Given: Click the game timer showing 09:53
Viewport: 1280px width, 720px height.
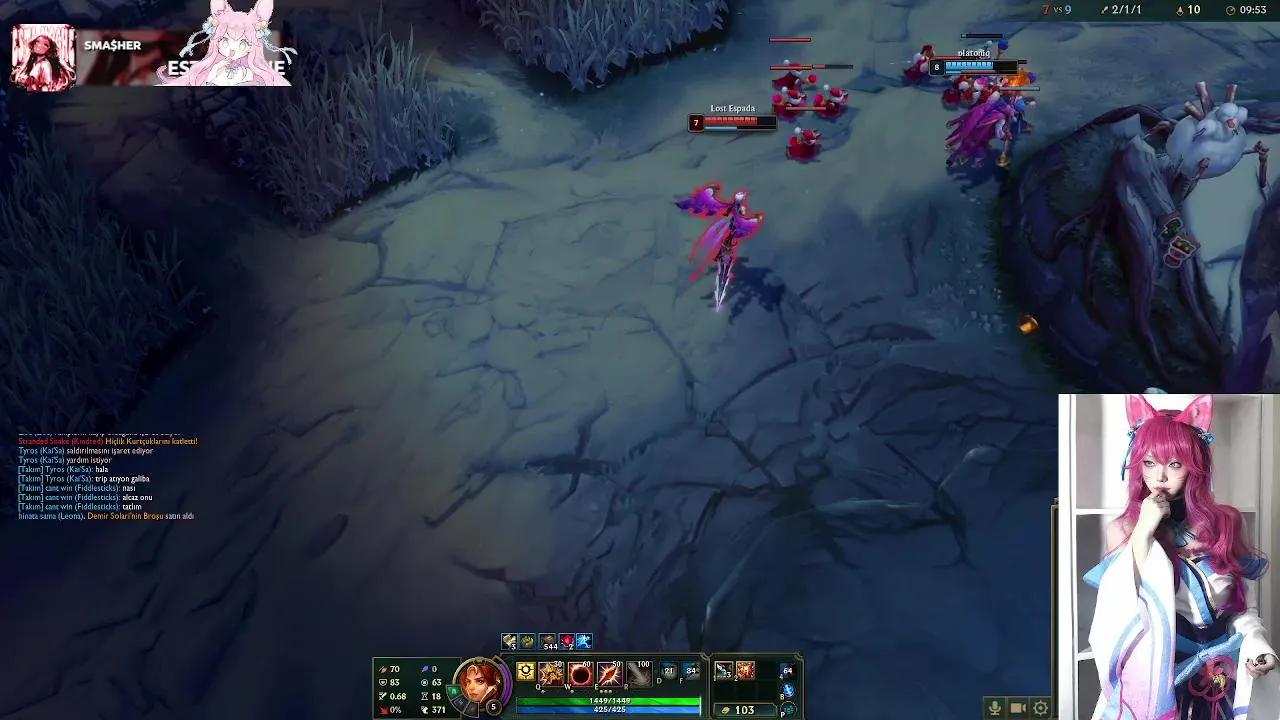Looking at the screenshot, I should [x=1254, y=11].
